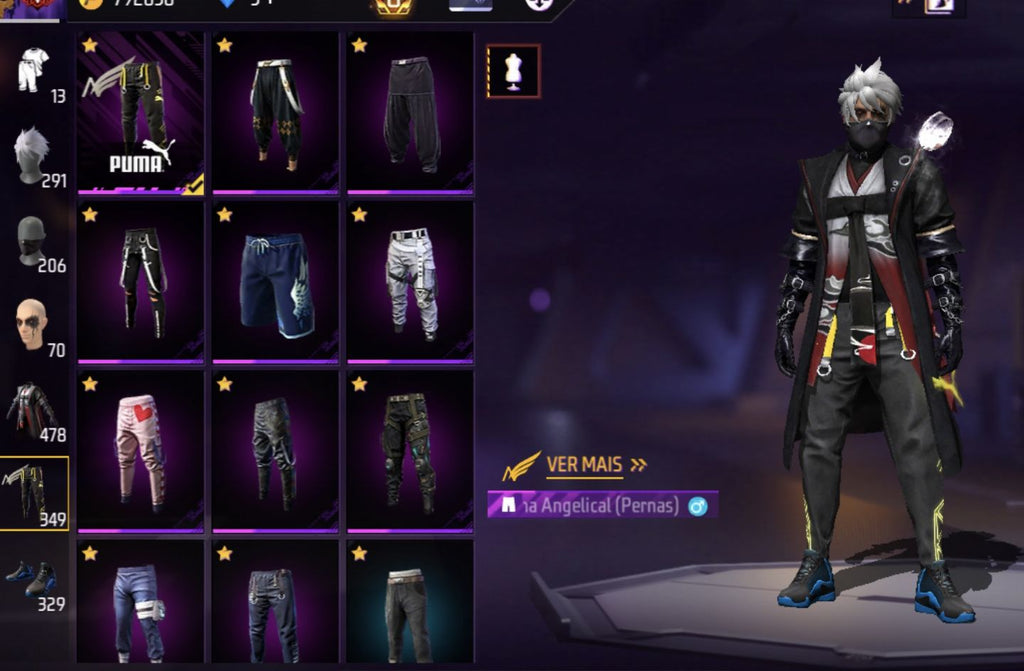Image resolution: width=1024 pixels, height=671 pixels.
Task: Select the blue jeans with knee strap
Action: click(141, 603)
